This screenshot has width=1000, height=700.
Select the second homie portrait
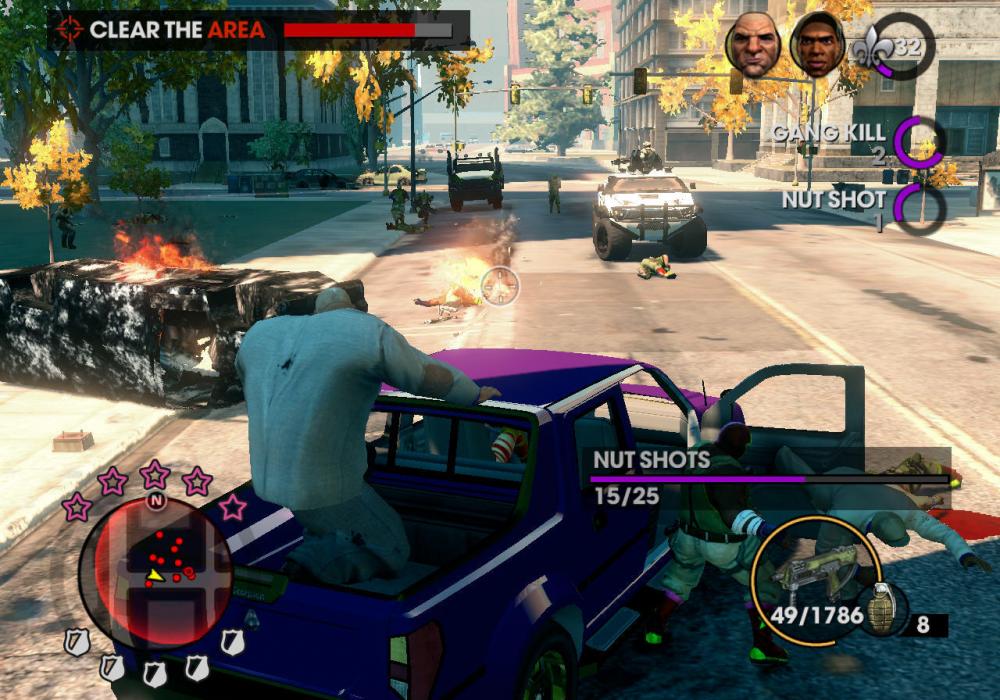pos(817,45)
